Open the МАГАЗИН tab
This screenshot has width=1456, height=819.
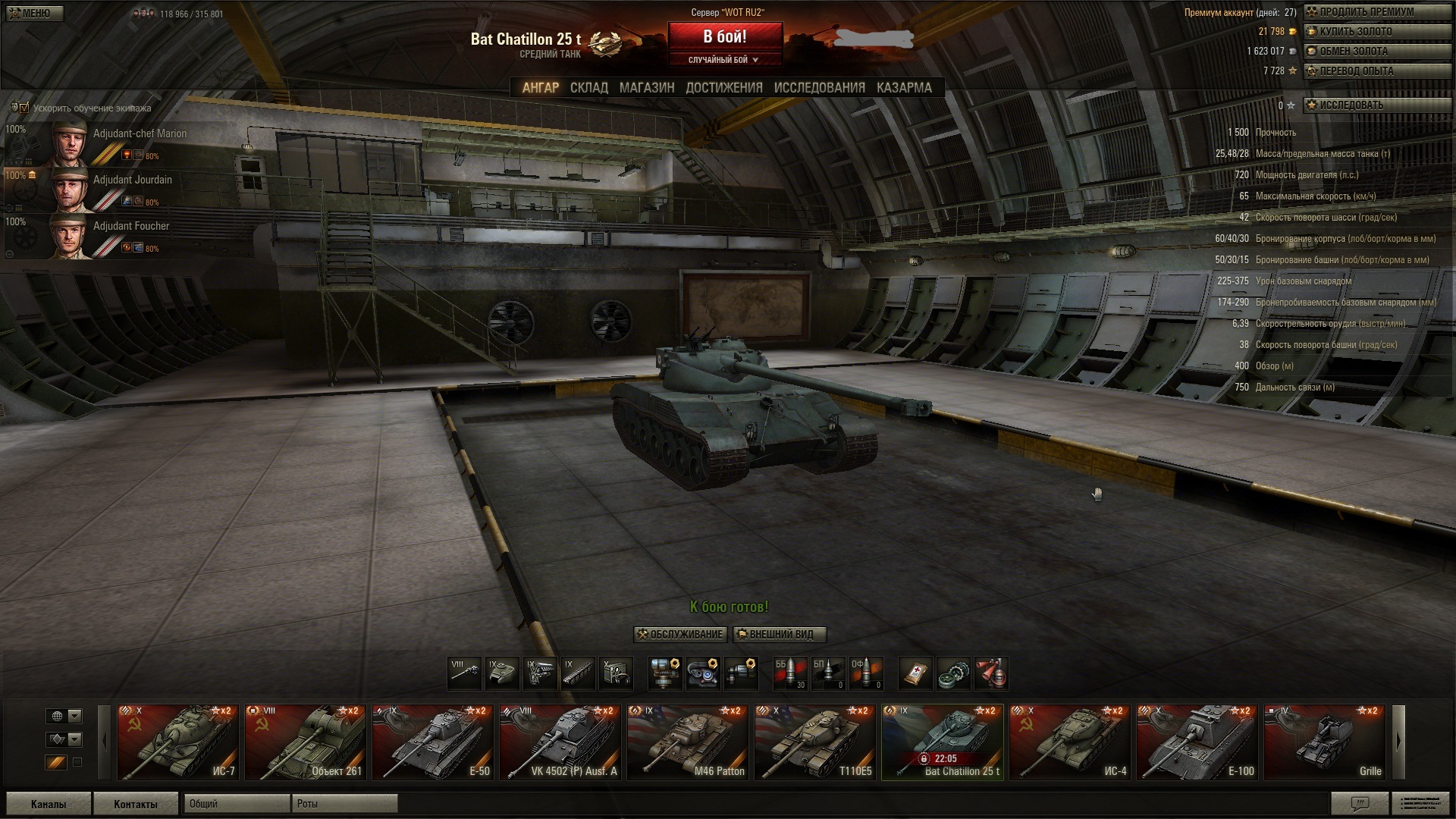[646, 88]
